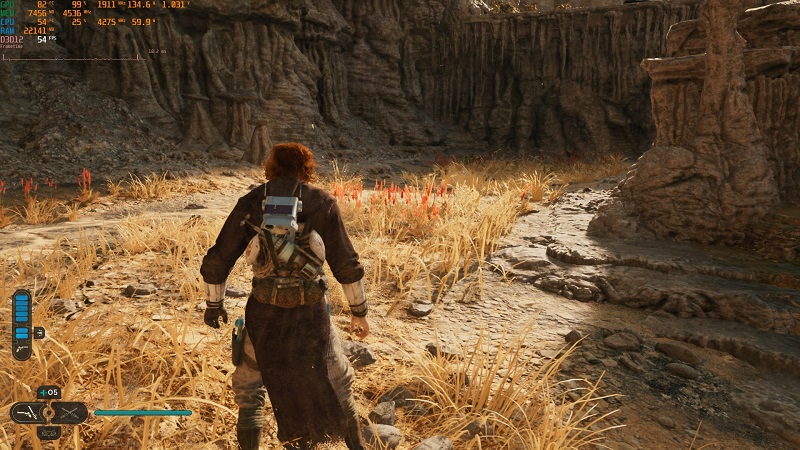Select the blaster stance icon
Screen dimensions: 800x450
click(x=28, y=412)
